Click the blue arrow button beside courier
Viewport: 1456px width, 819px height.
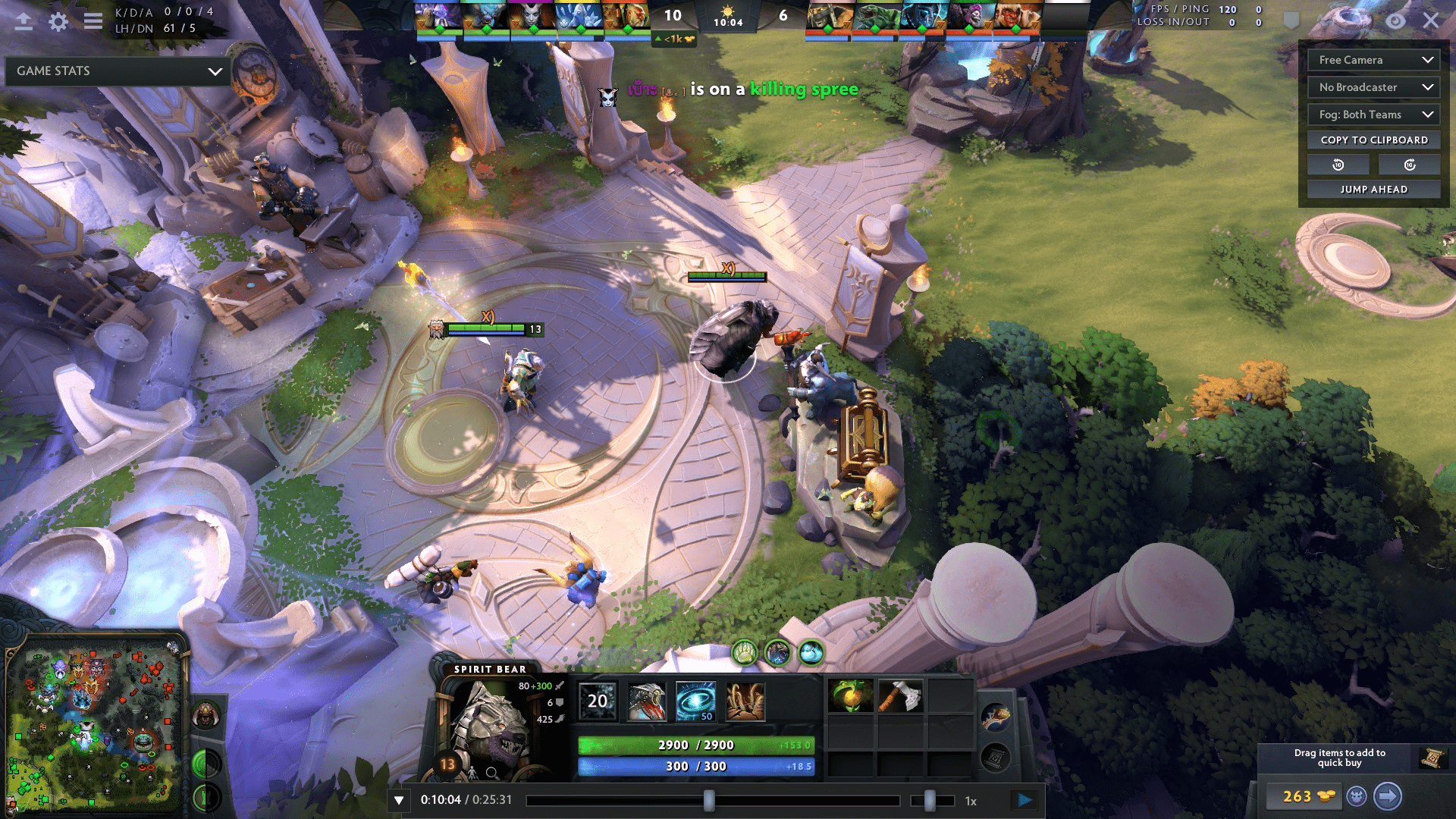point(1387,796)
